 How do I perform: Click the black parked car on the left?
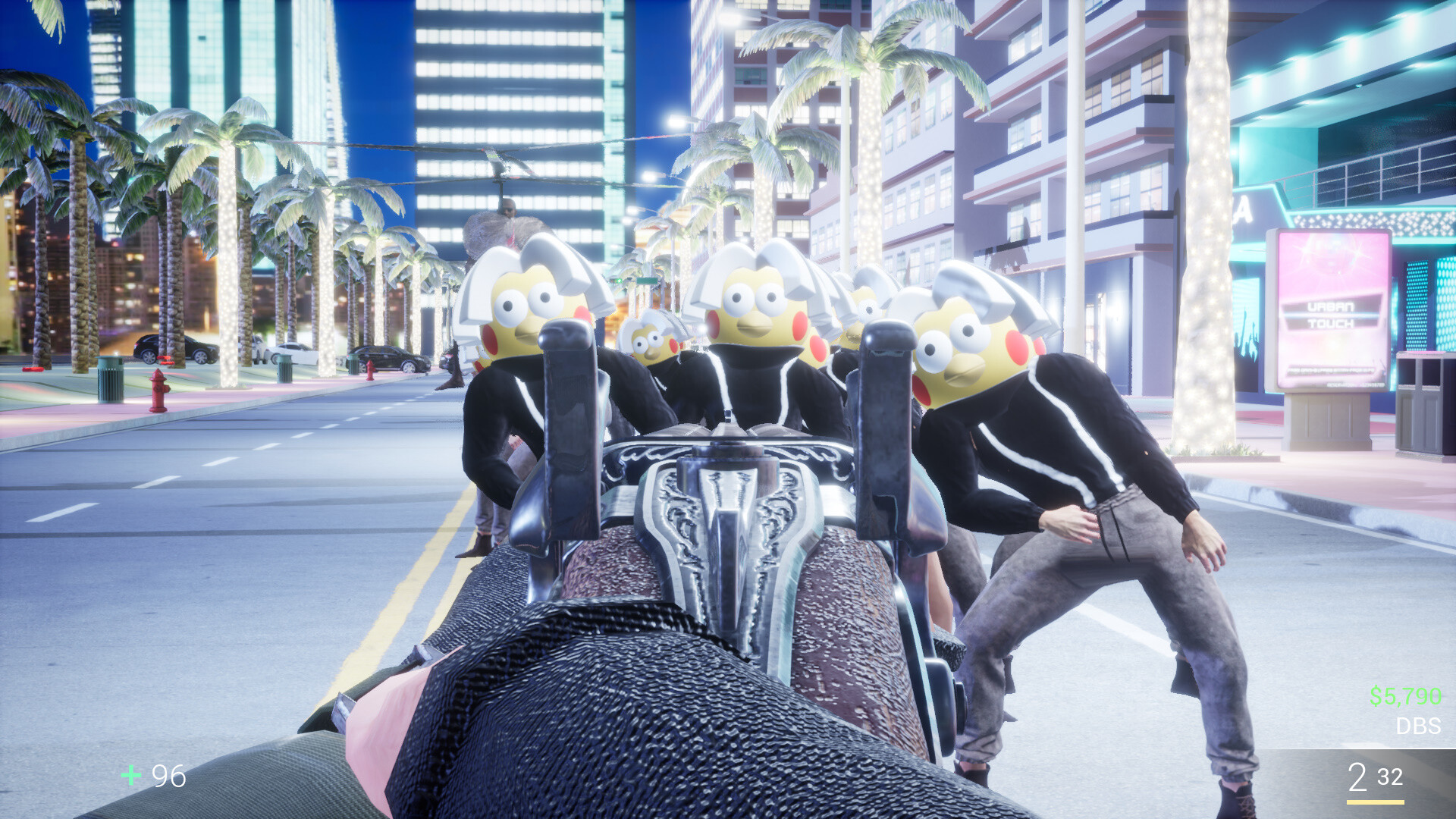point(171,349)
